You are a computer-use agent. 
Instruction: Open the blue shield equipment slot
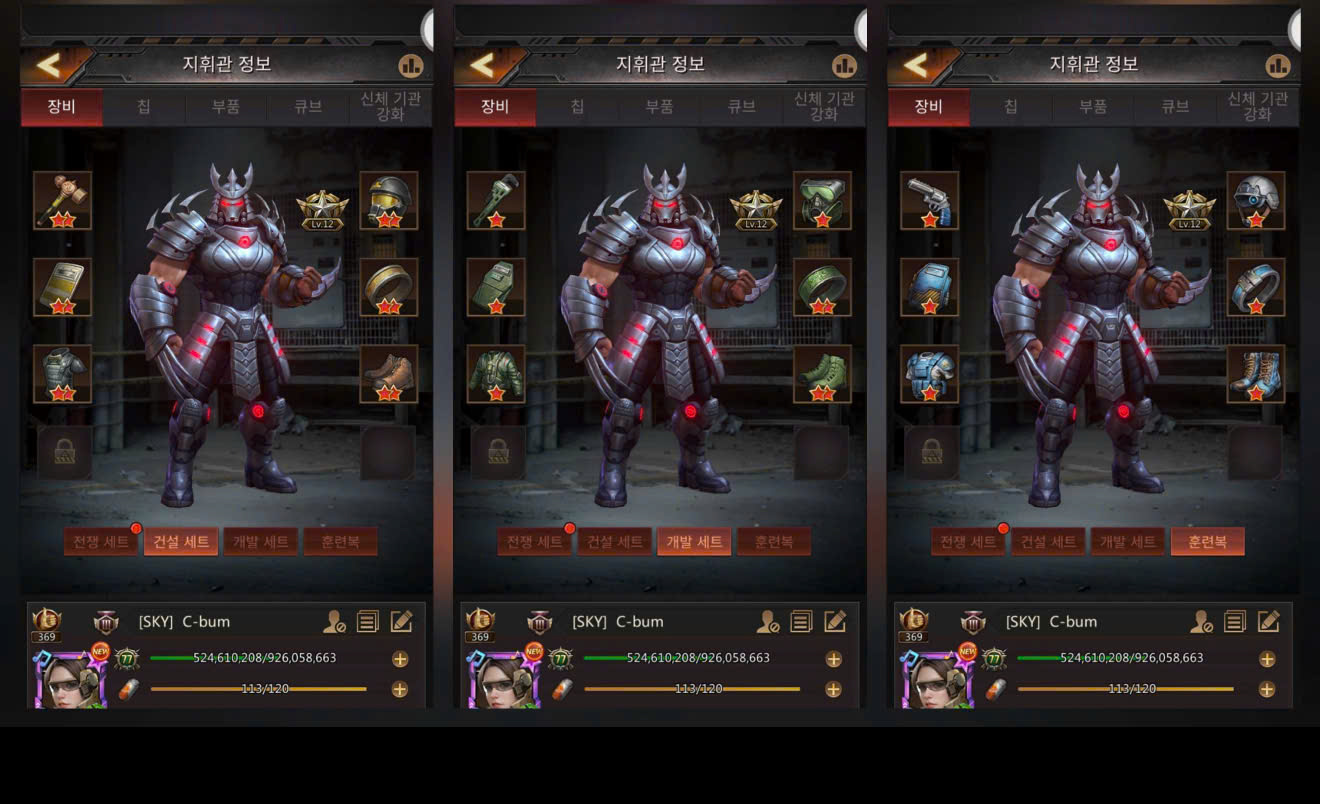tap(930, 287)
